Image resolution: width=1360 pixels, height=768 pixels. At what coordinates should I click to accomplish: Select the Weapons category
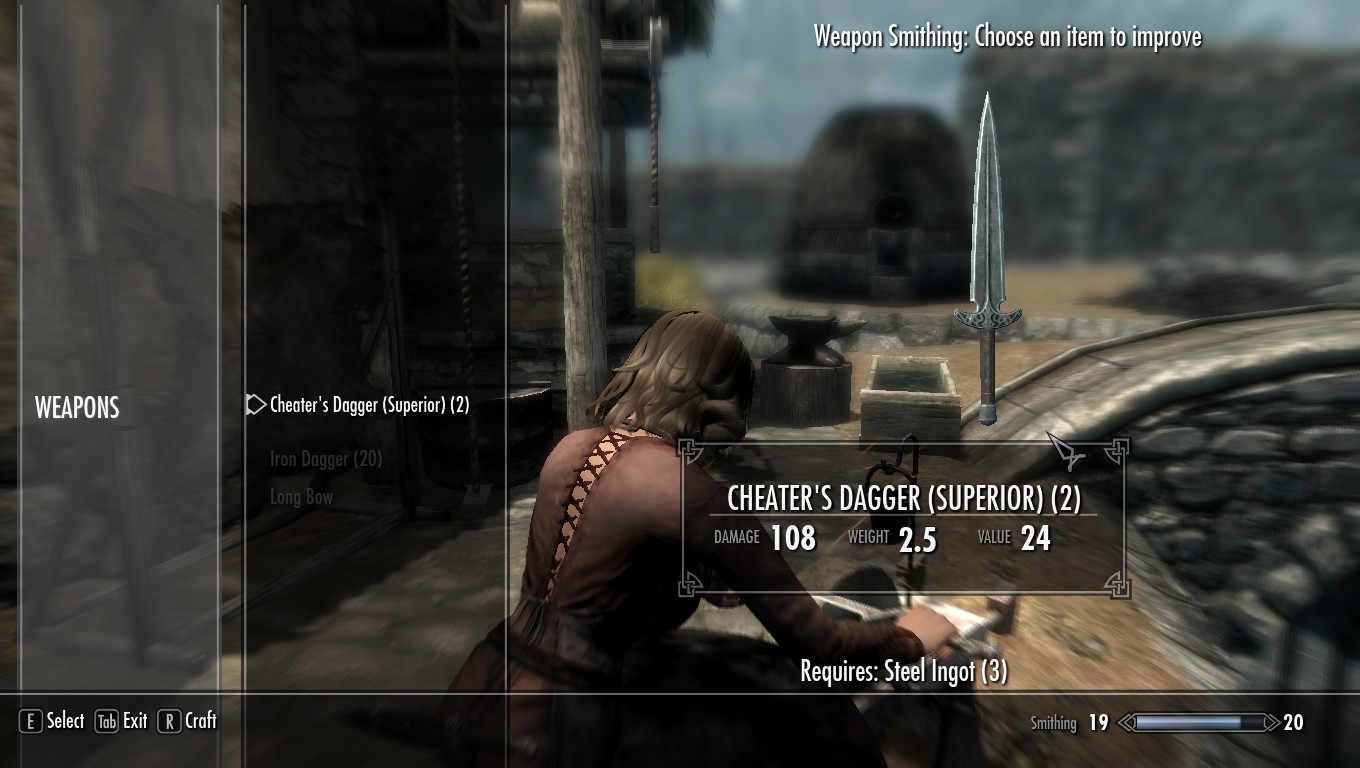pos(77,407)
